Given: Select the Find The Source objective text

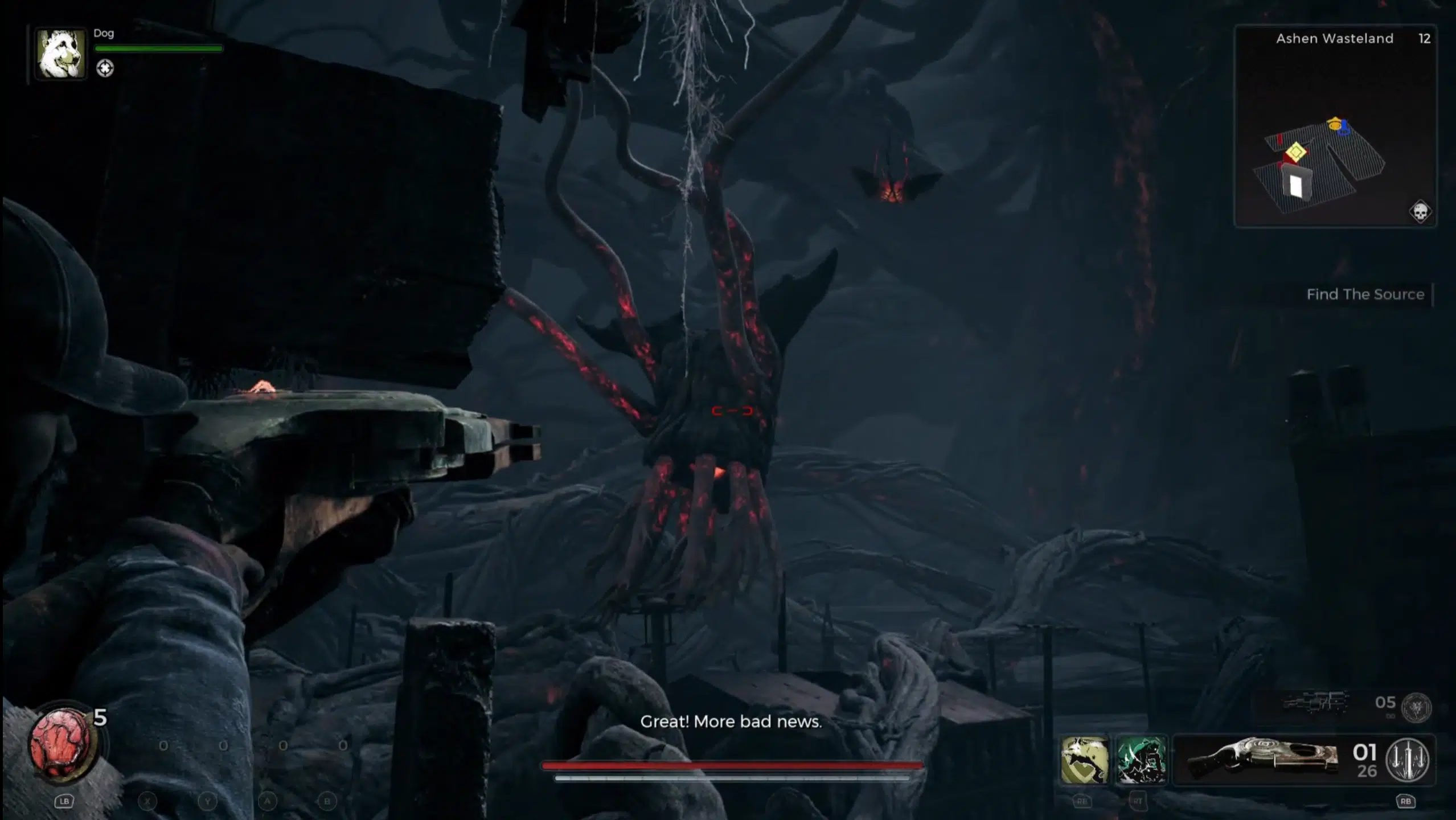Looking at the screenshot, I should coord(1365,294).
